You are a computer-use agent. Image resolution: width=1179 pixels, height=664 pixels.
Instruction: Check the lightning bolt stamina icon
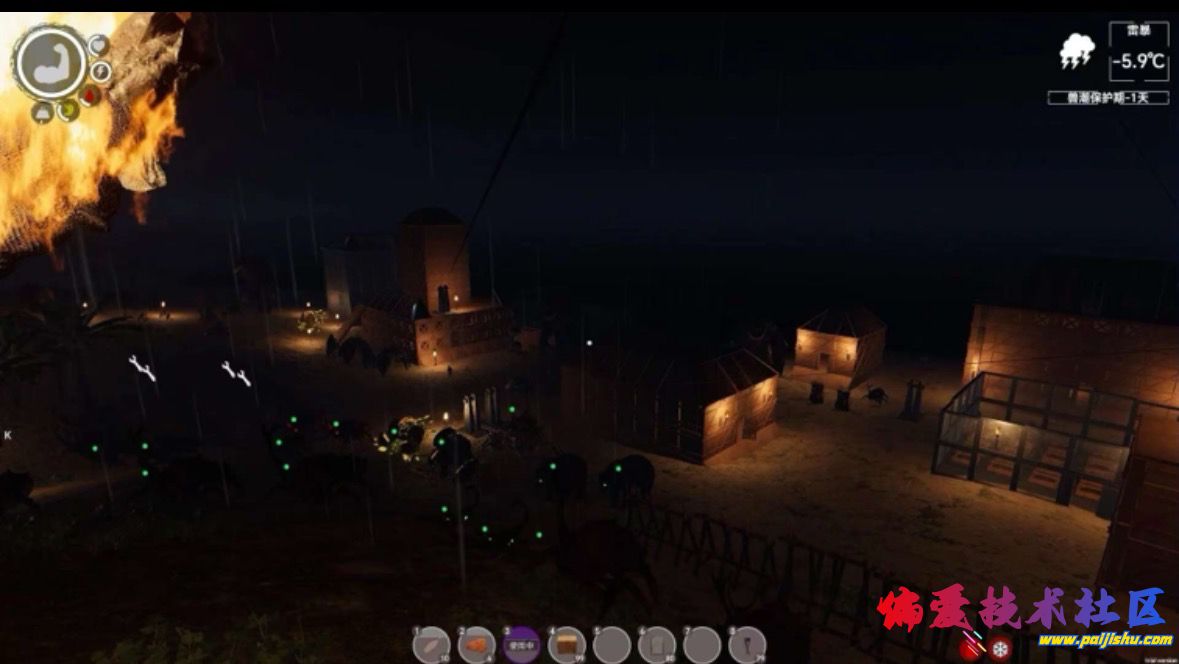pos(101,71)
